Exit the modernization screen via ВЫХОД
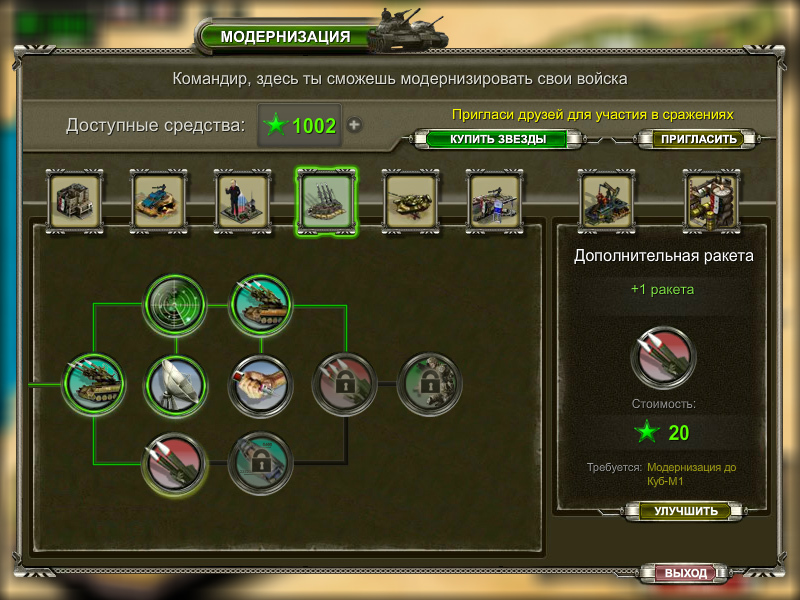 pos(686,573)
